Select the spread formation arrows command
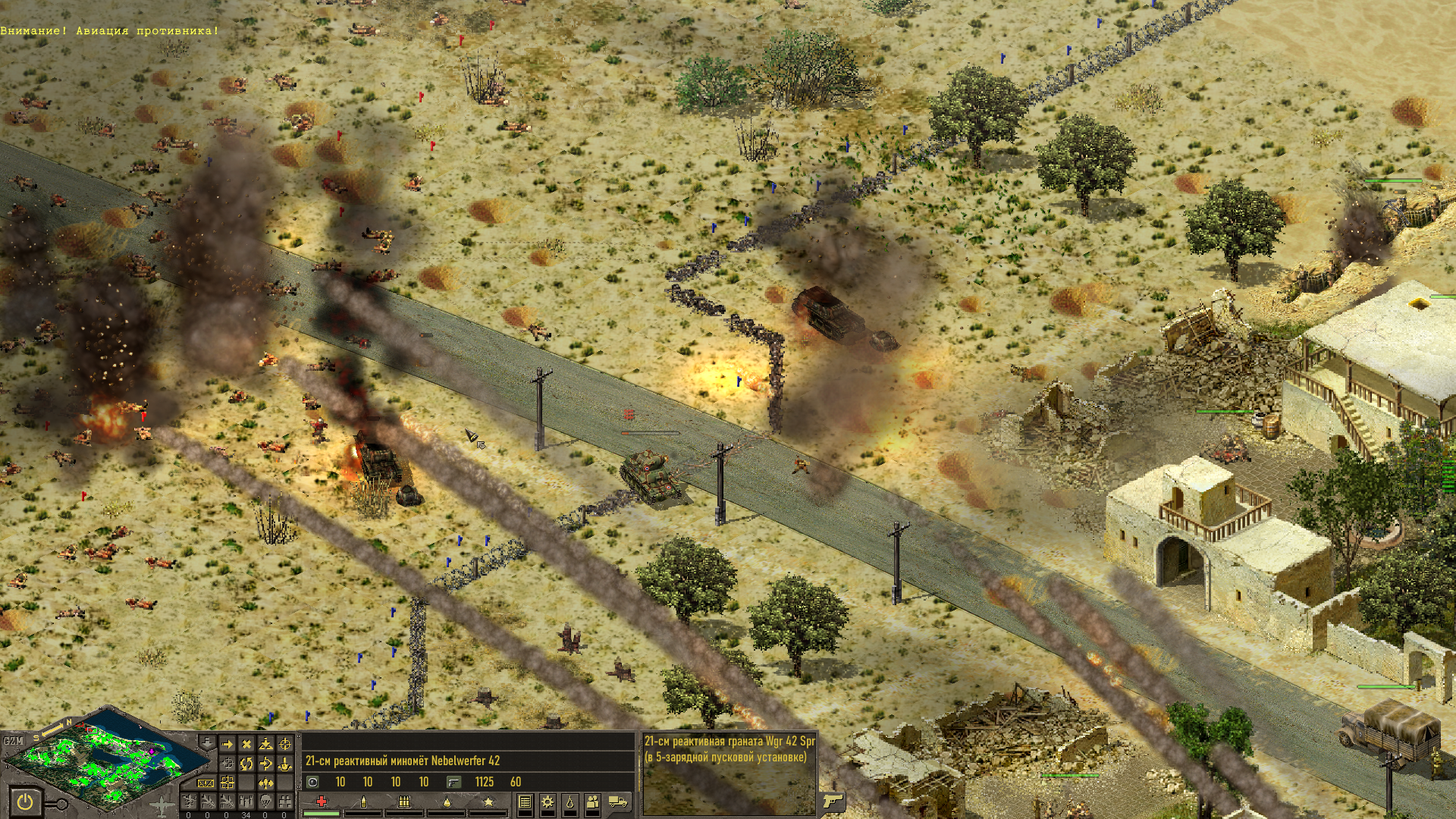 (265, 783)
